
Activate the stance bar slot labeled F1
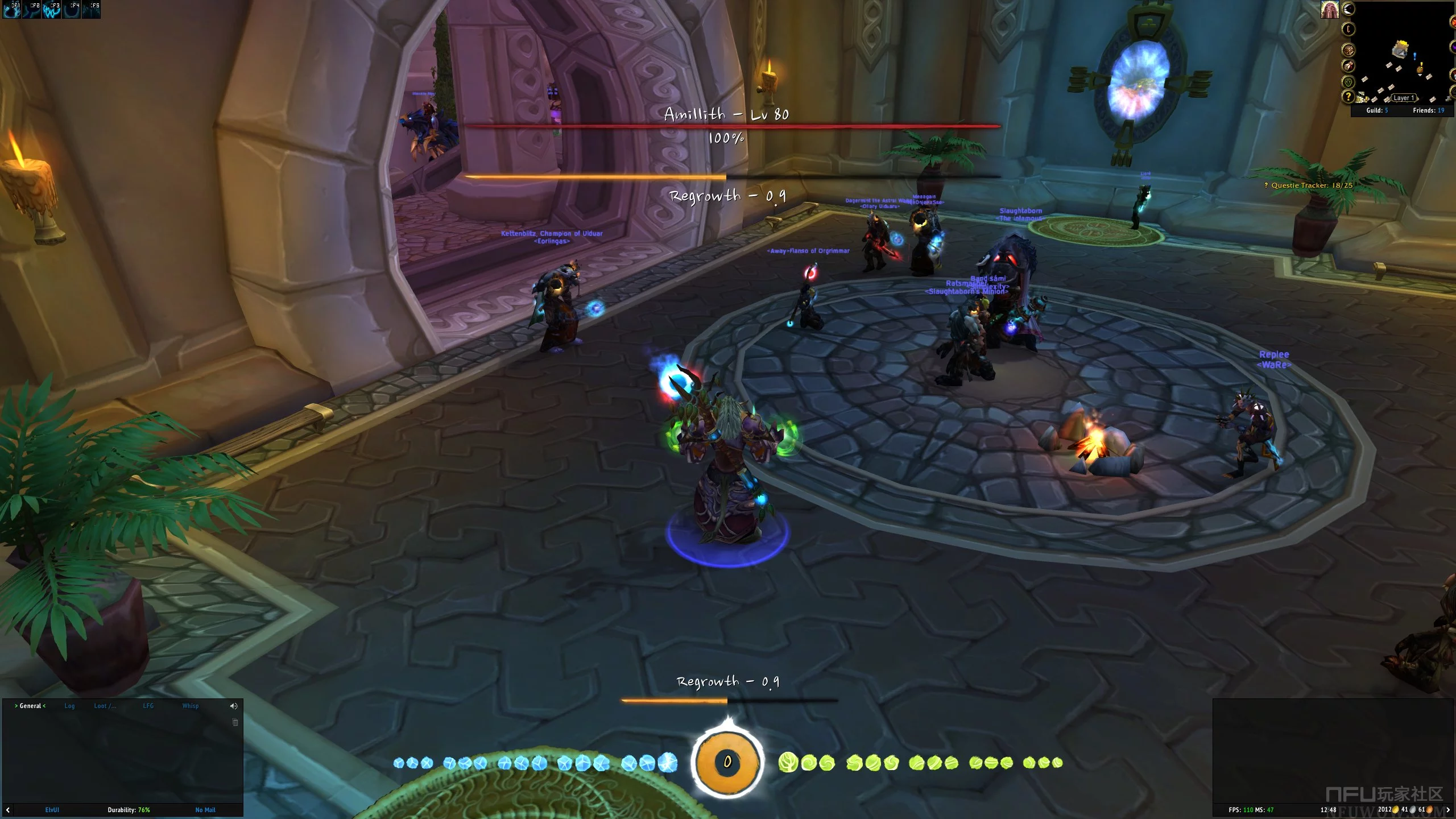click(13, 10)
